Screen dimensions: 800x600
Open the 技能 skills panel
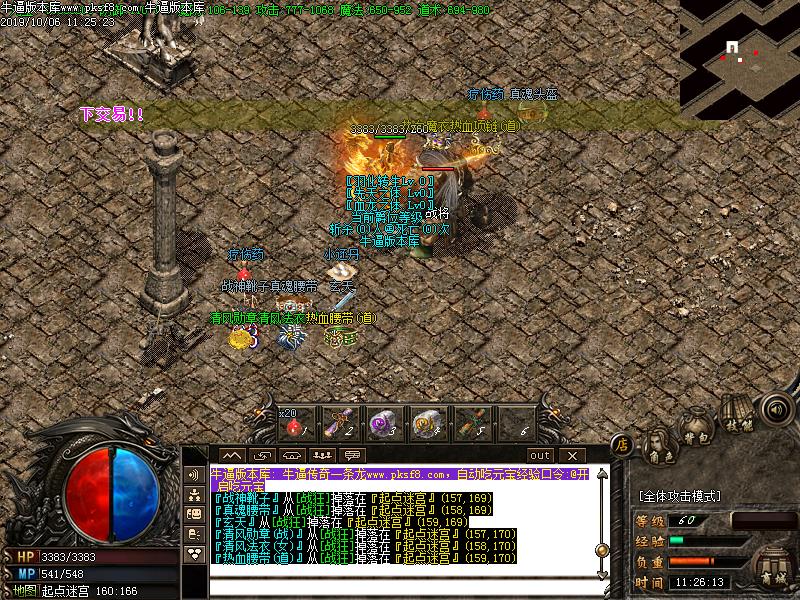[x=738, y=418]
